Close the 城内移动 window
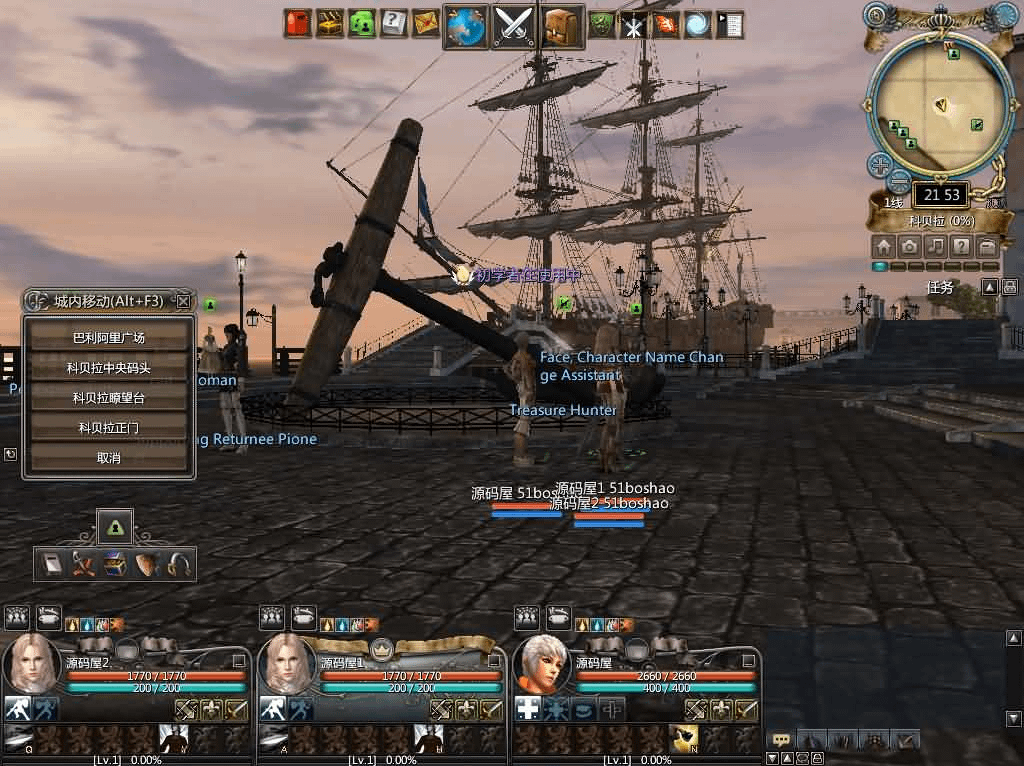This screenshot has width=1024, height=766. point(184,300)
